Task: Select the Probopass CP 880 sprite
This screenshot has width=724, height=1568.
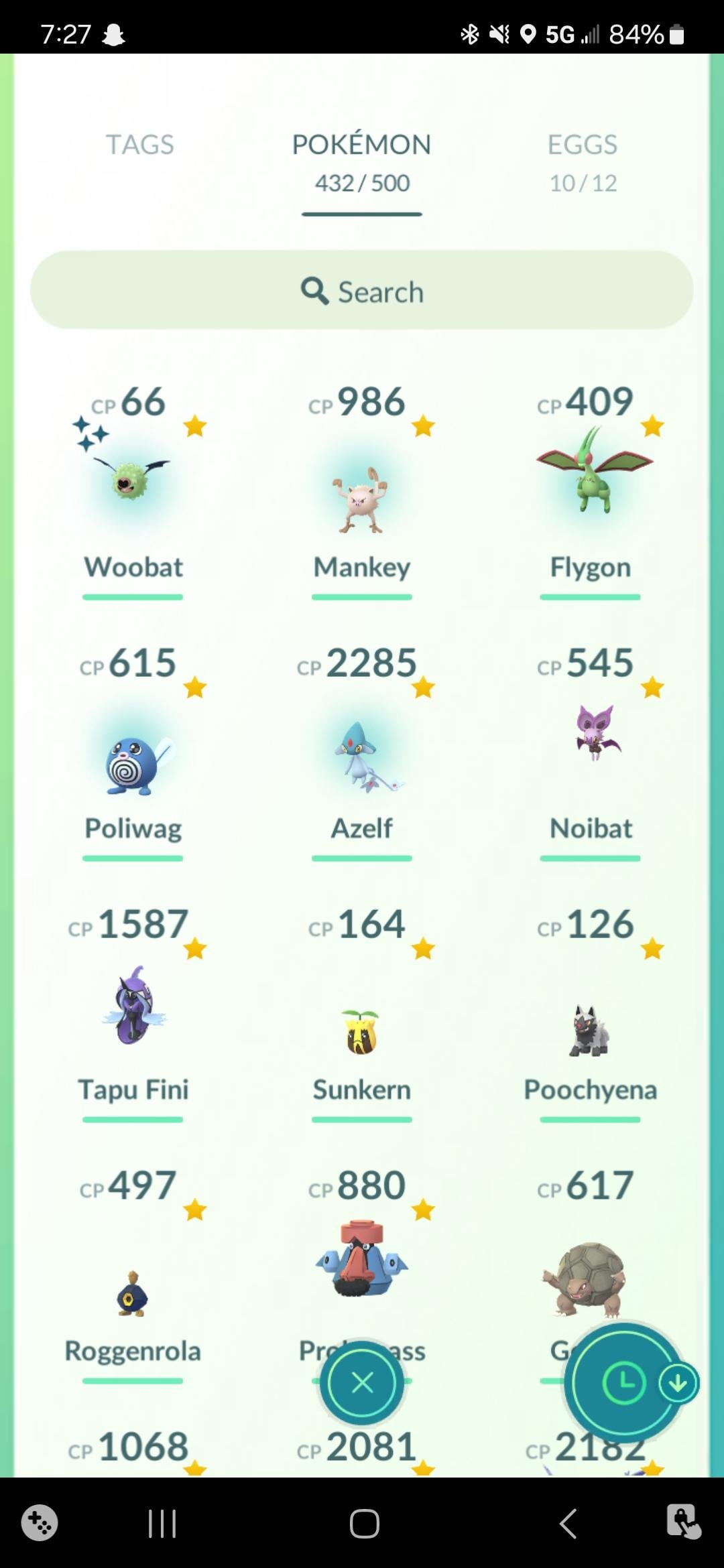Action: [x=361, y=1260]
